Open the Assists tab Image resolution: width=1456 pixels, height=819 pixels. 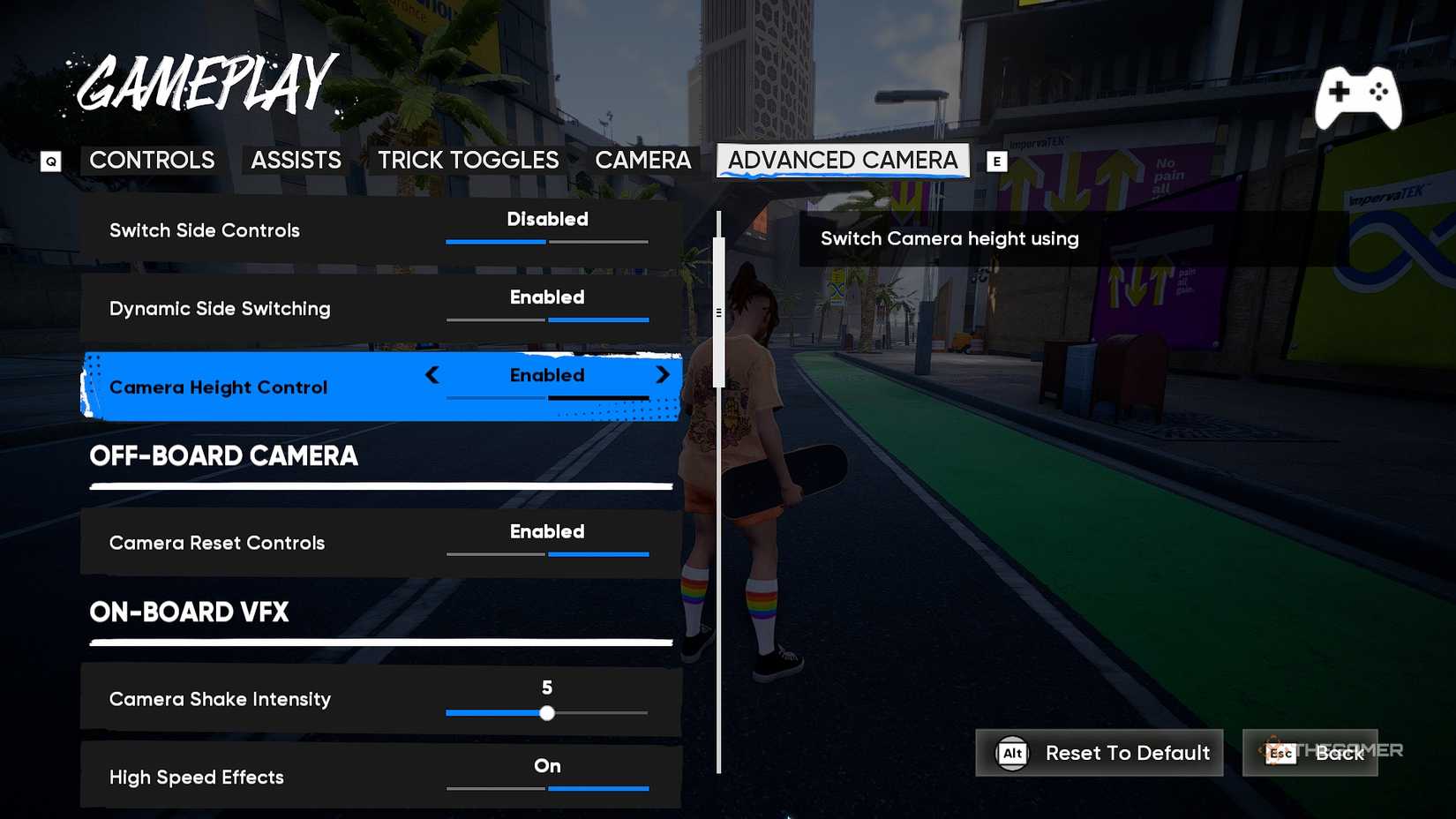click(296, 161)
